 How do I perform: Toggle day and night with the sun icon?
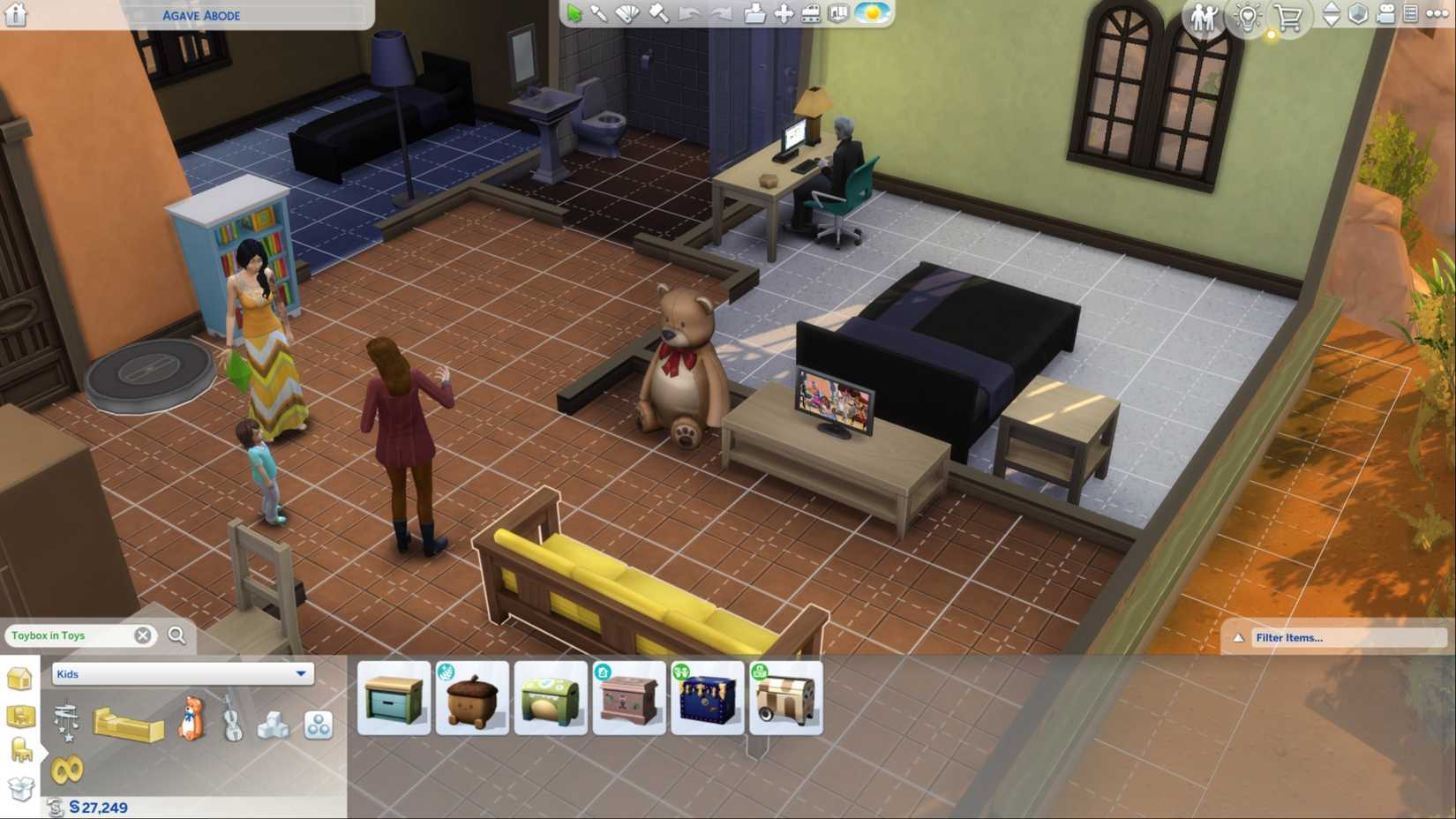point(872,15)
